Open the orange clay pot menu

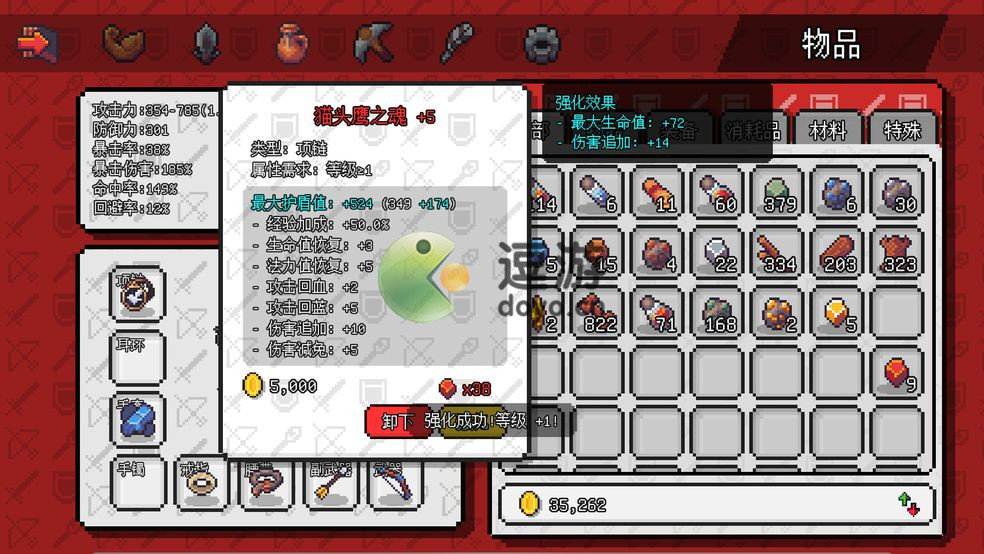click(292, 43)
